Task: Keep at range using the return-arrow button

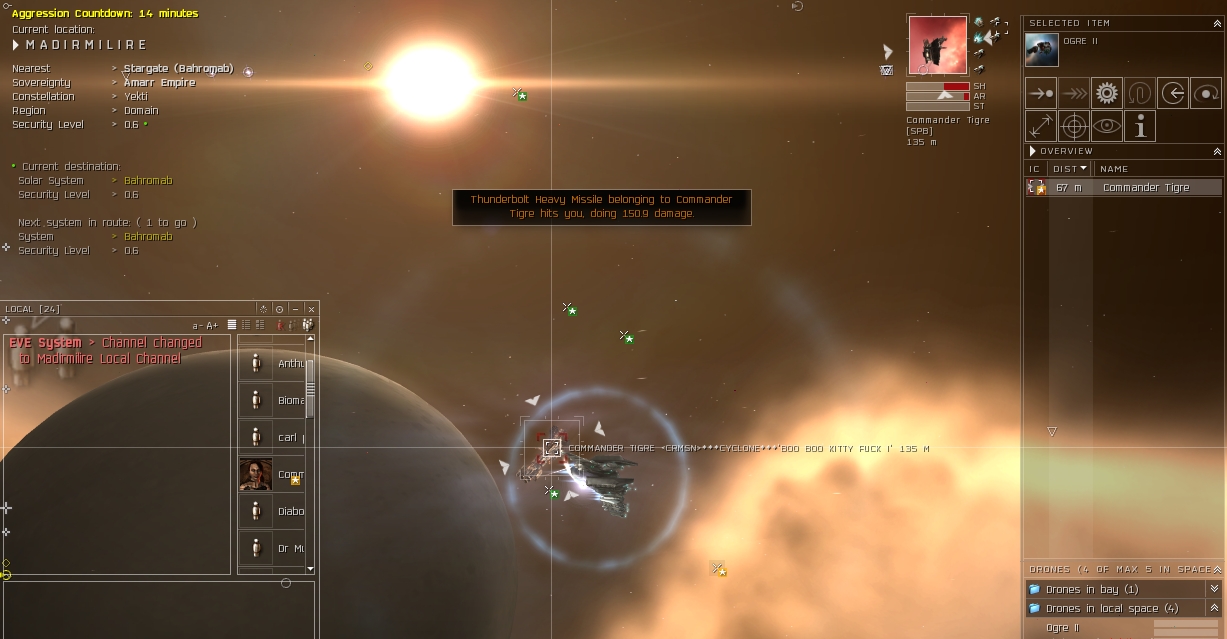Action: (1173, 94)
